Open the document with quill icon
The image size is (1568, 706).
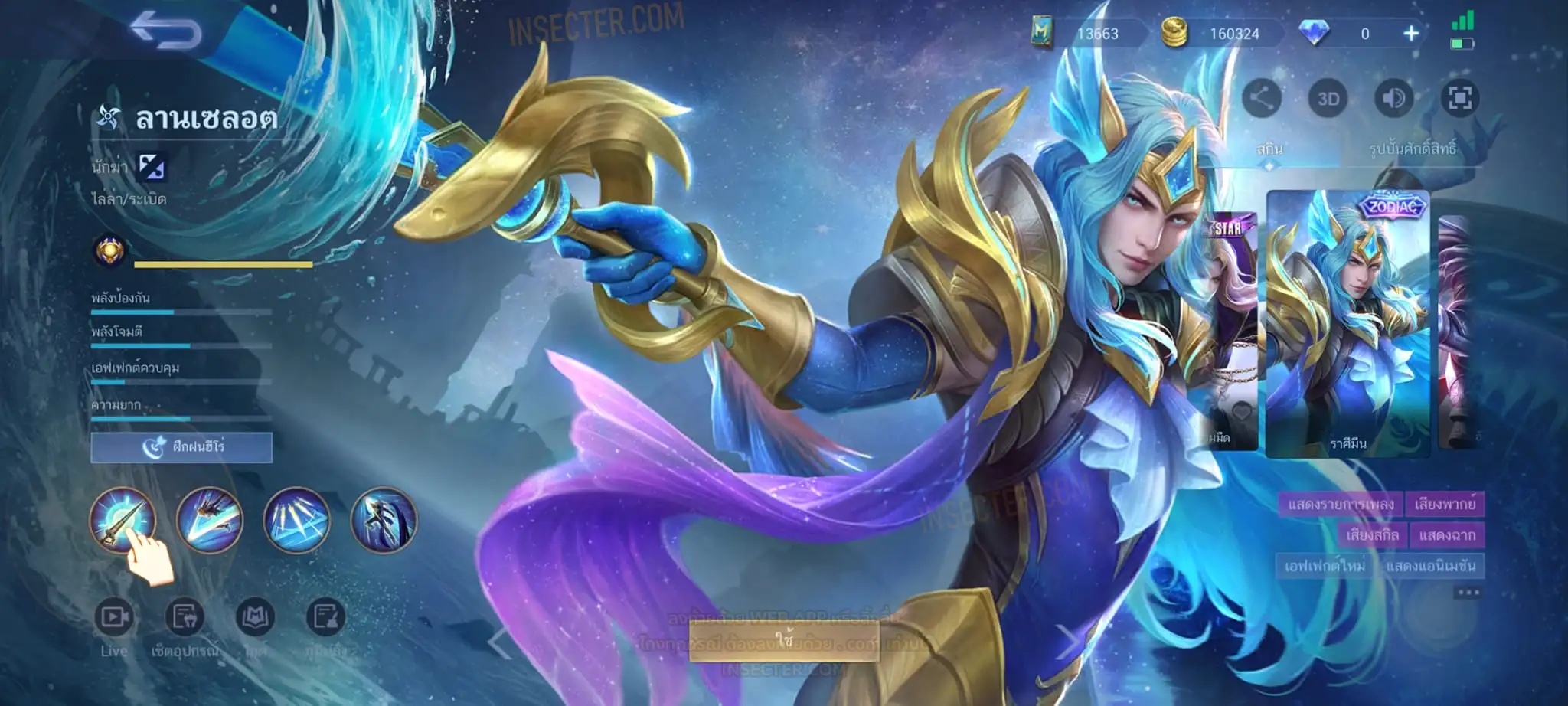tap(325, 617)
